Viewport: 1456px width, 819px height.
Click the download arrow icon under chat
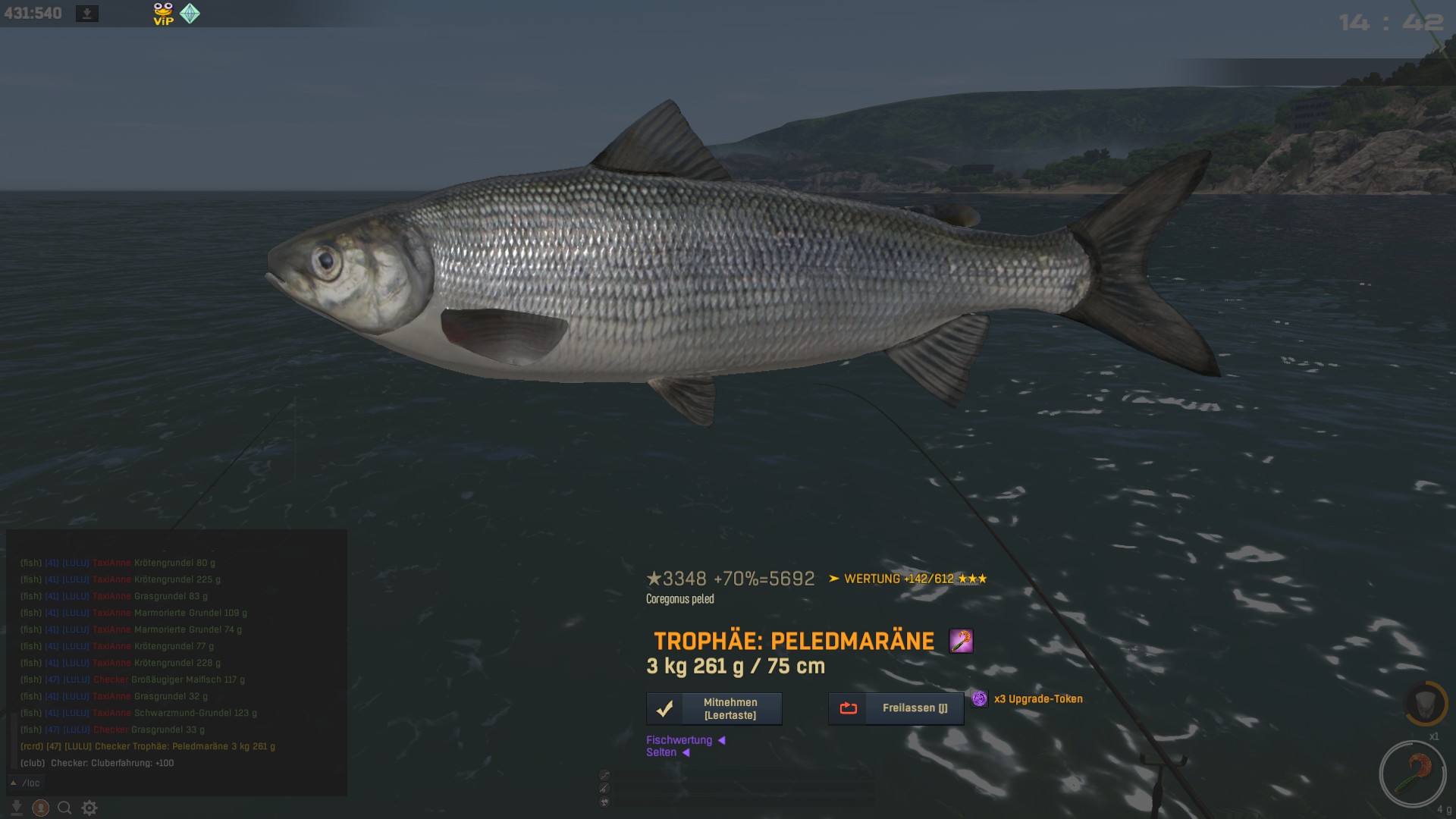(x=16, y=808)
